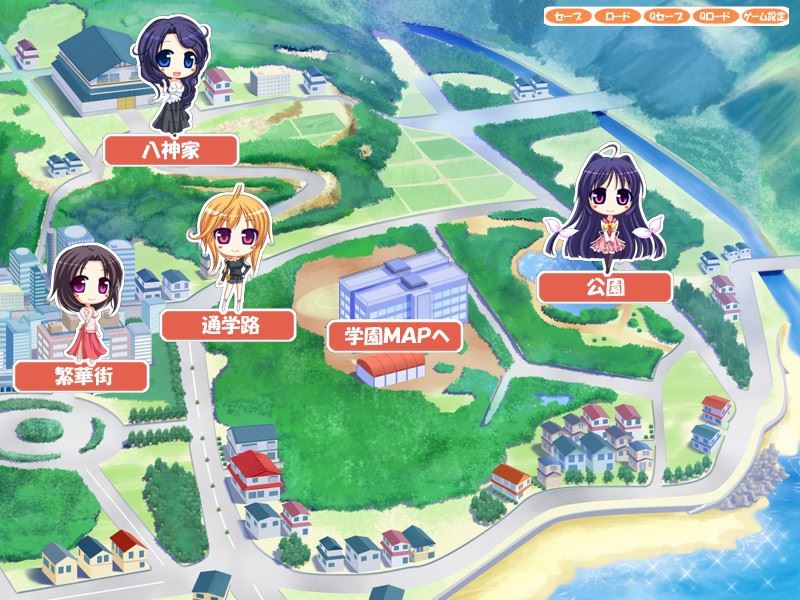Click the セーブ (Save) button
The image size is (800, 600).
pos(568,17)
